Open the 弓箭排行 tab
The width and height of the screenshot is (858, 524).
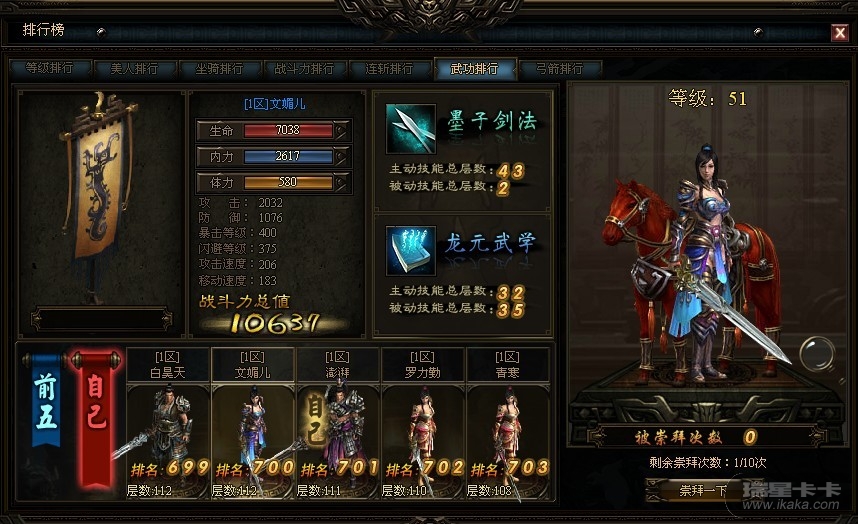(559, 69)
